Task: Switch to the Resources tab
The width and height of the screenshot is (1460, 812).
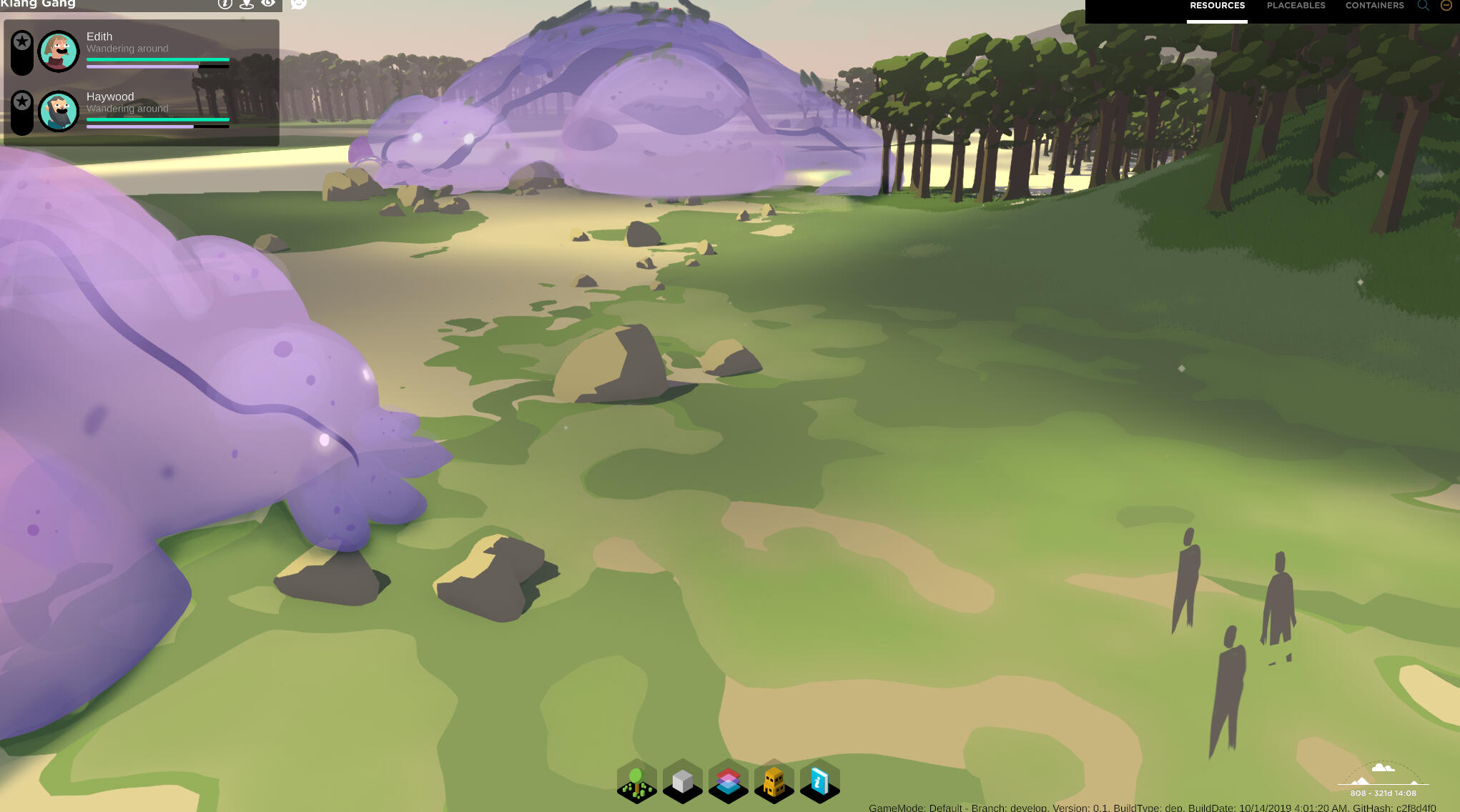Action: coord(1217,6)
